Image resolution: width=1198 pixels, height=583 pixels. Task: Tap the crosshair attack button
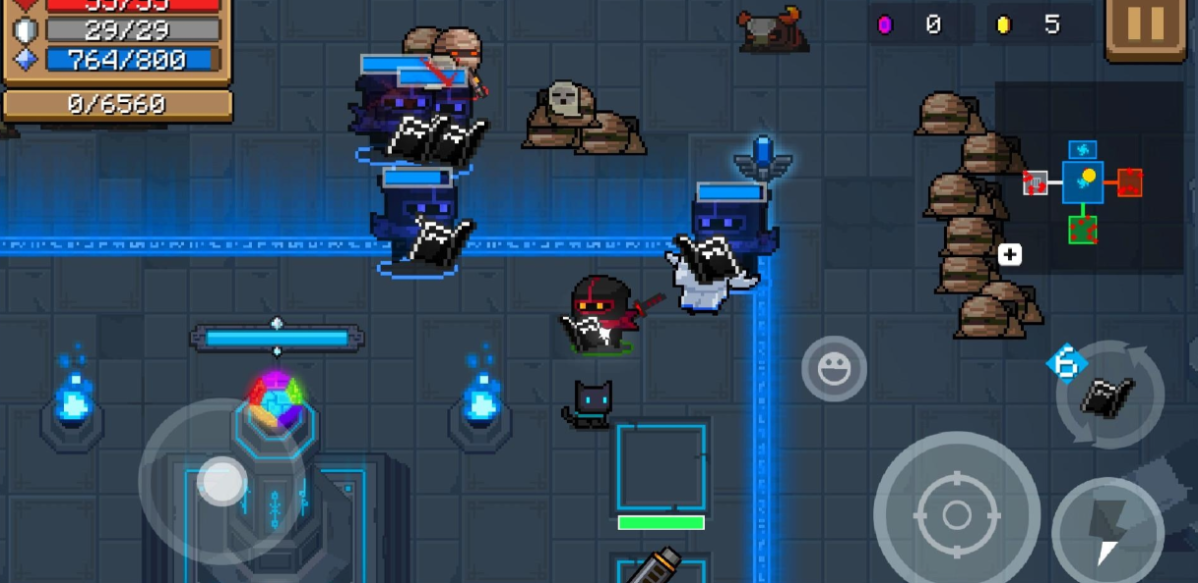coord(955,514)
